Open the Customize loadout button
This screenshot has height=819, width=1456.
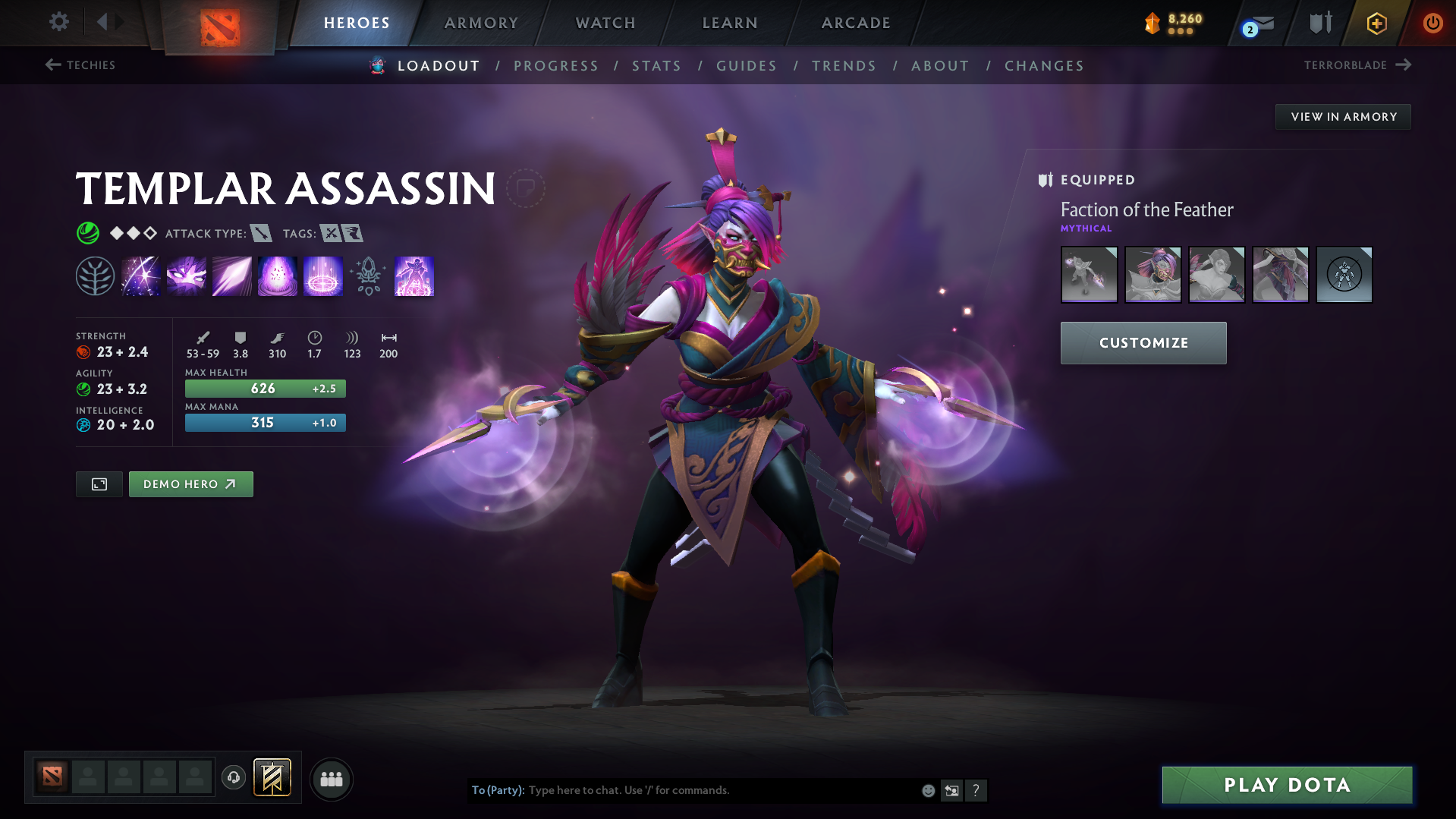1143,343
